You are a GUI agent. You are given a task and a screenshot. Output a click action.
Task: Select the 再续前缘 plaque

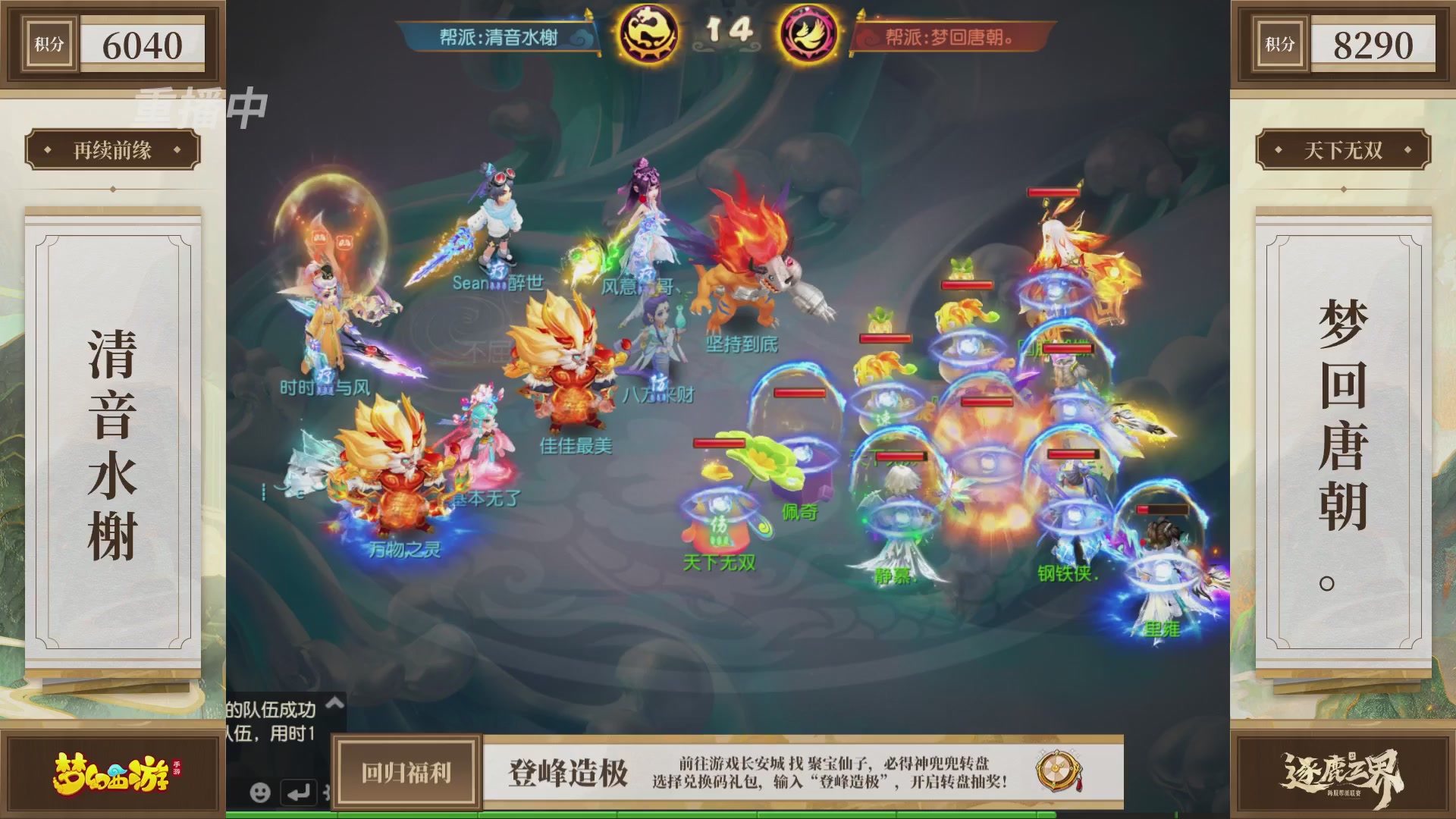[112, 150]
